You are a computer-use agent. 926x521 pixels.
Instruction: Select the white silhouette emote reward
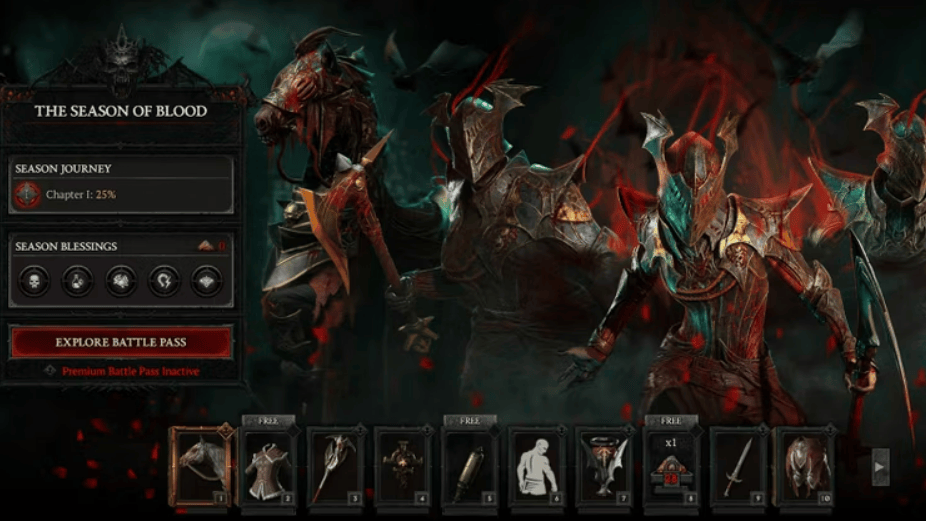tap(537, 466)
